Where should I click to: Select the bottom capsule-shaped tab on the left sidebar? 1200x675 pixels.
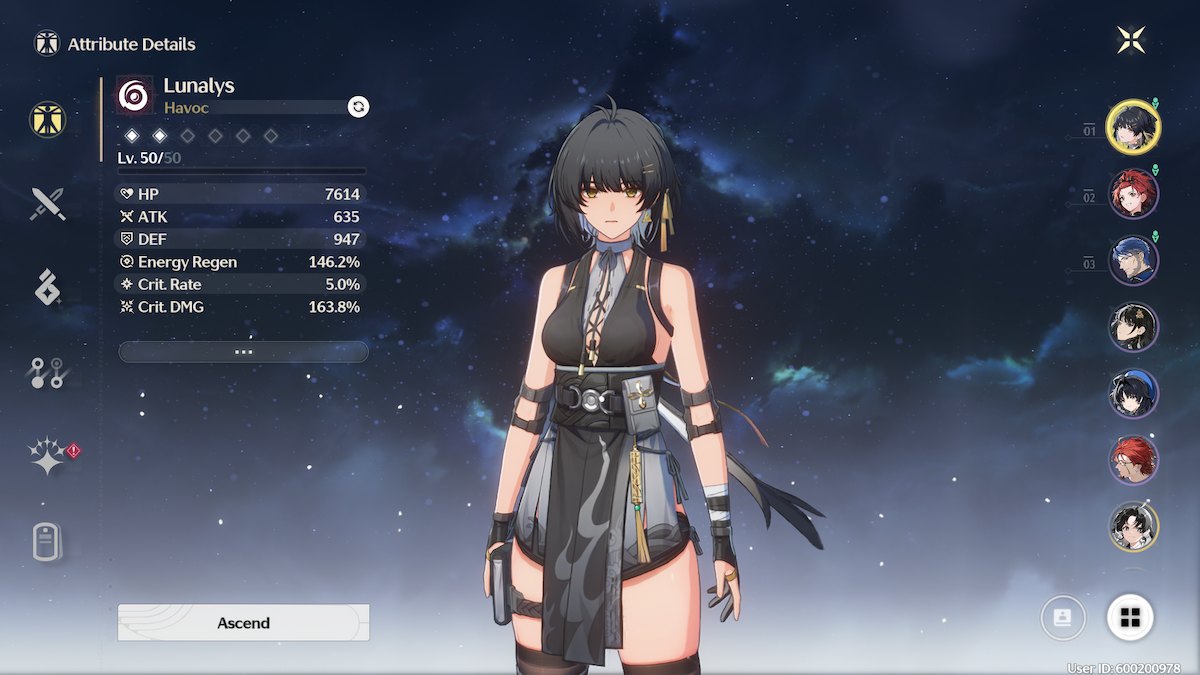click(x=47, y=543)
